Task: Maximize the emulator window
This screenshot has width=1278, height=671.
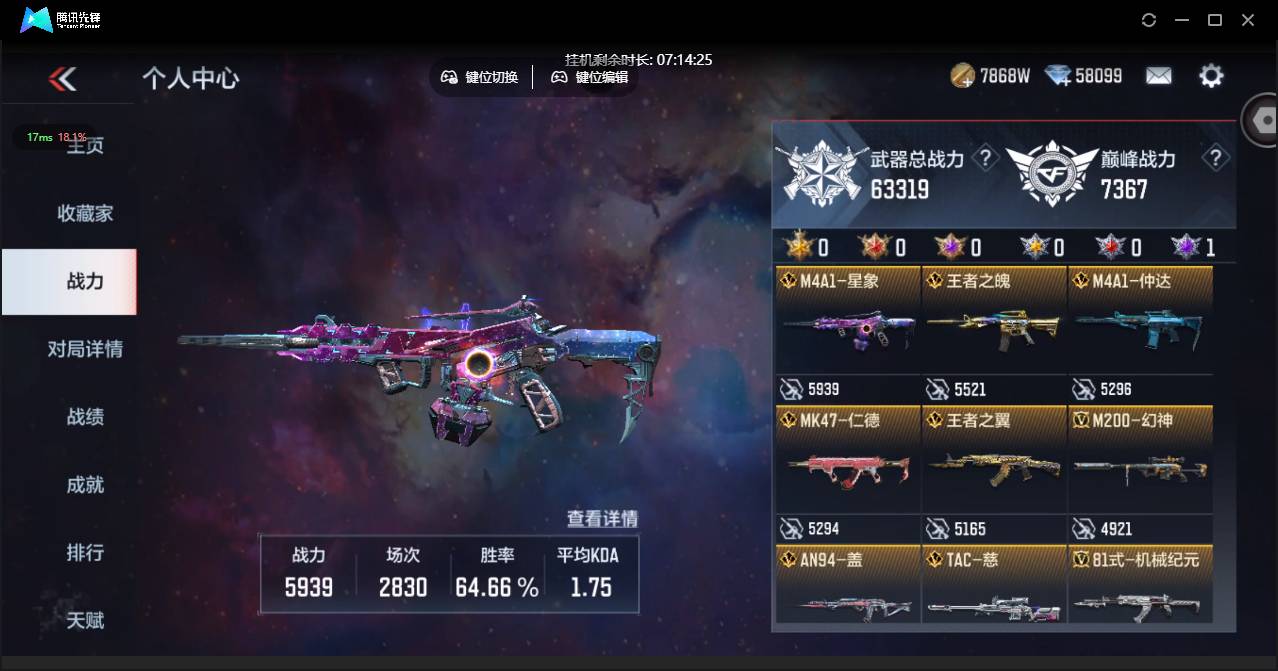Action: coord(1215,20)
